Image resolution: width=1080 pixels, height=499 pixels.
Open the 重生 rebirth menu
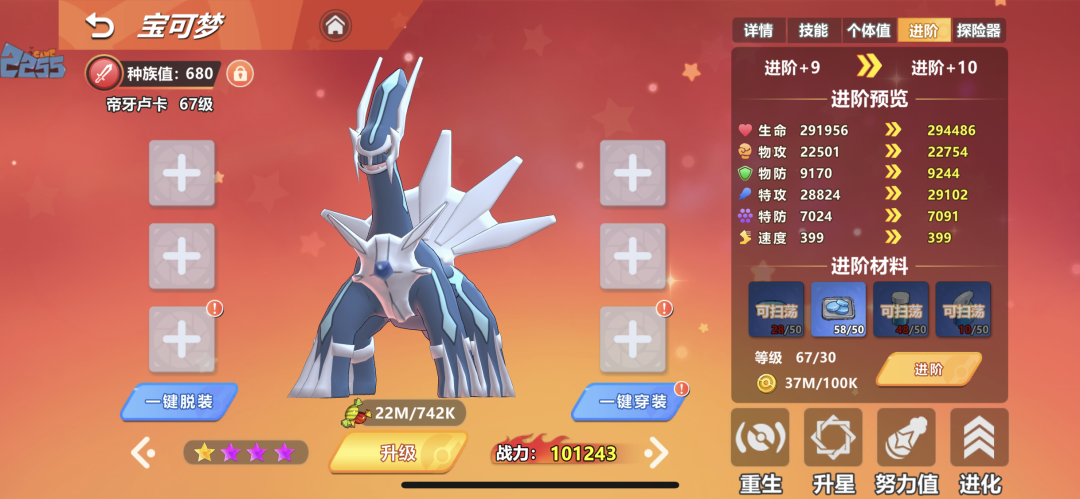click(760, 452)
